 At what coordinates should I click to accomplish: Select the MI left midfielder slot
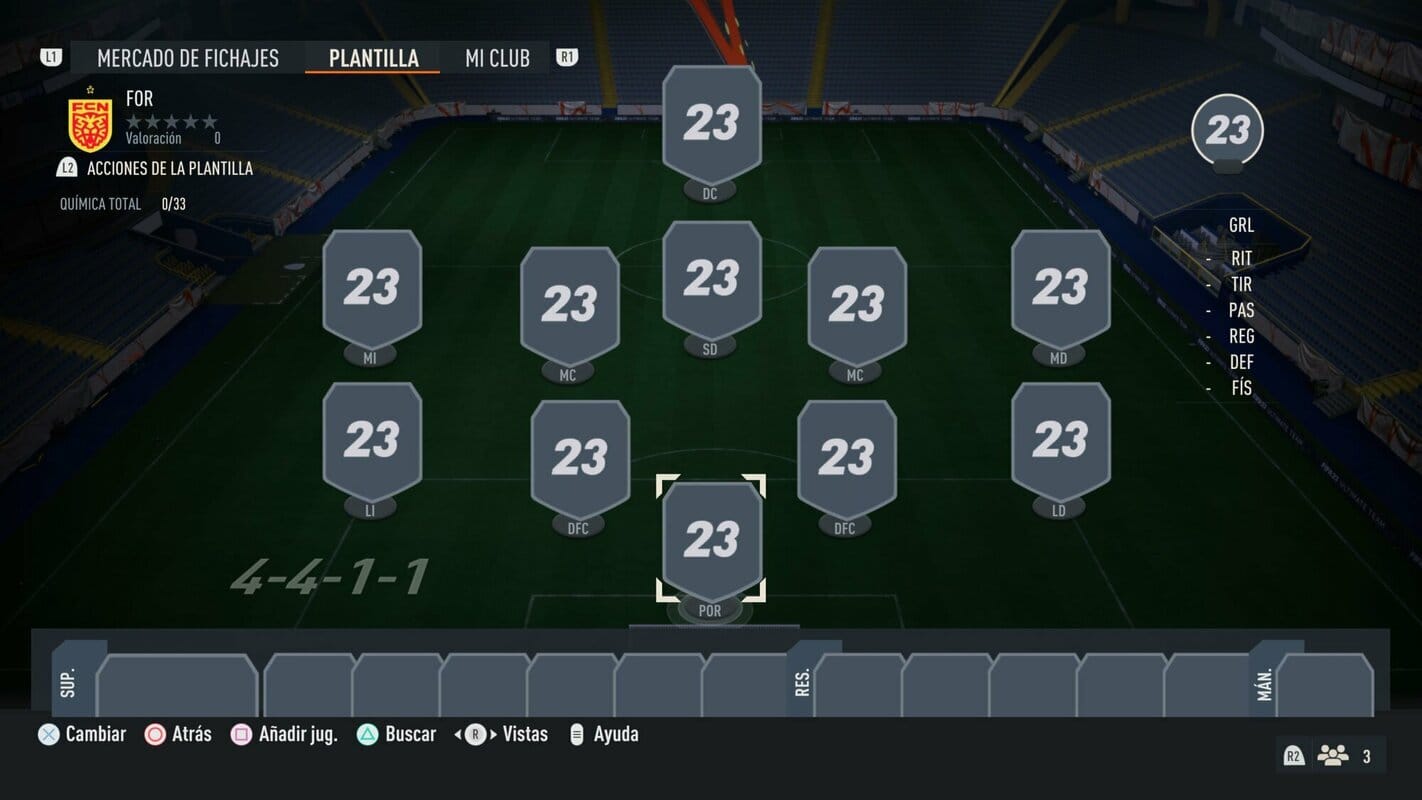pyautogui.click(x=372, y=290)
